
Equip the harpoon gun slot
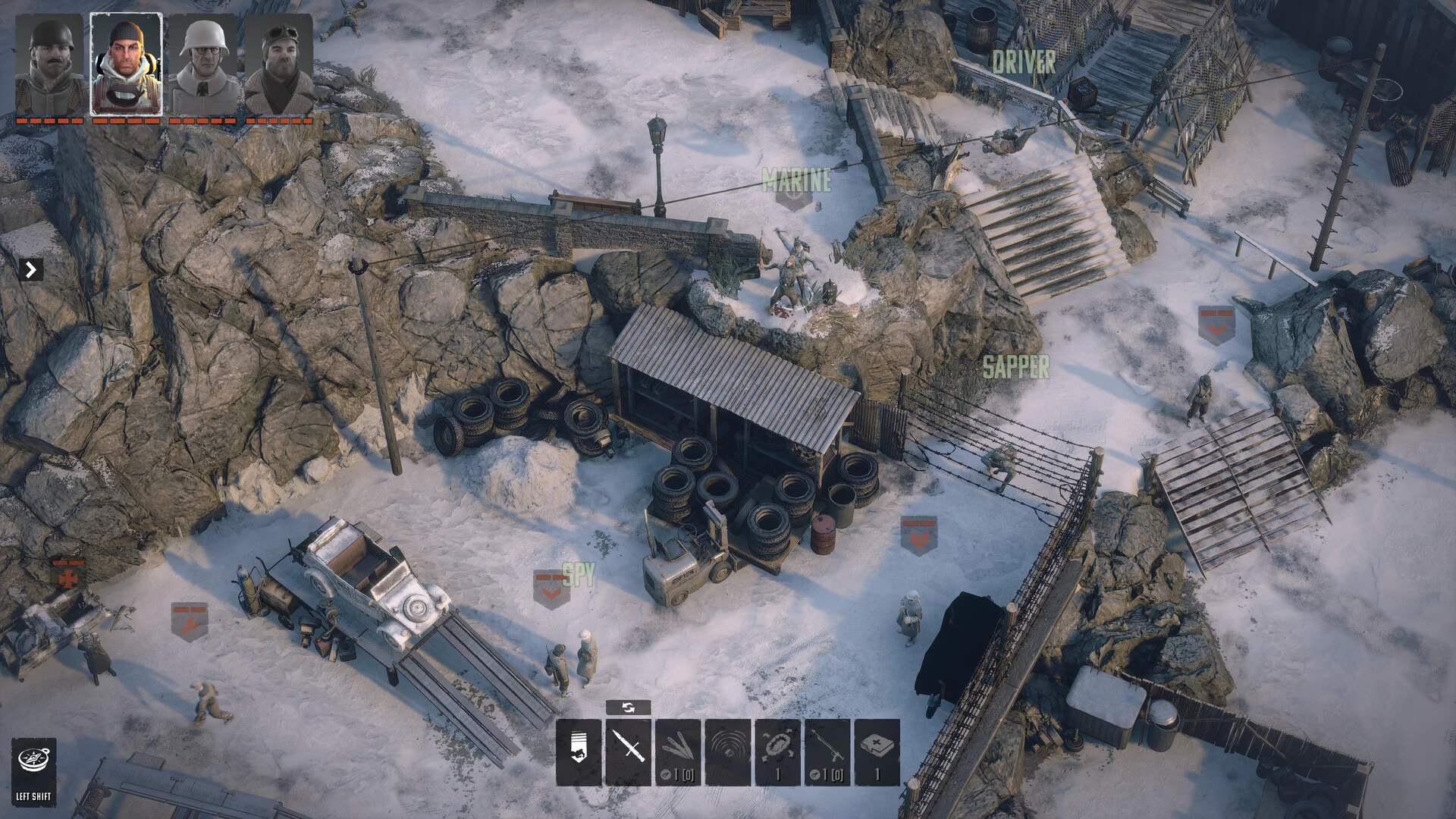[827, 752]
